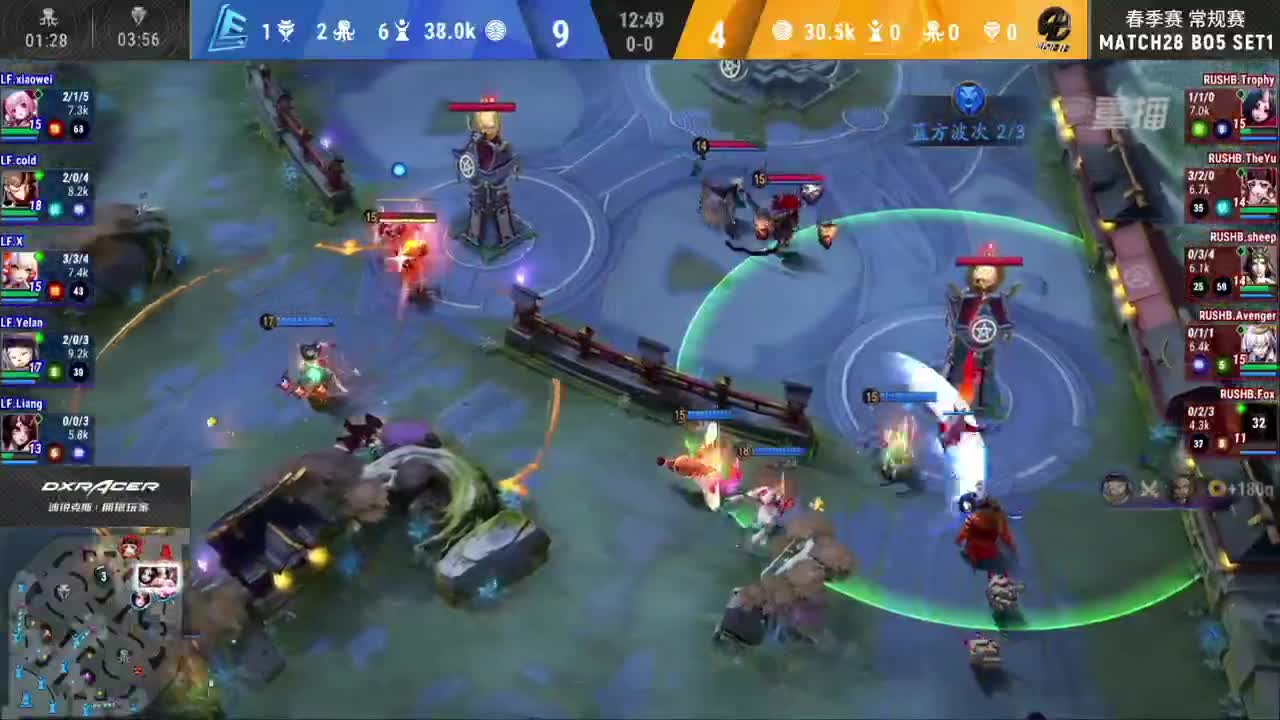
Task: Click the blue team kill score 9
Action: pos(560,30)
